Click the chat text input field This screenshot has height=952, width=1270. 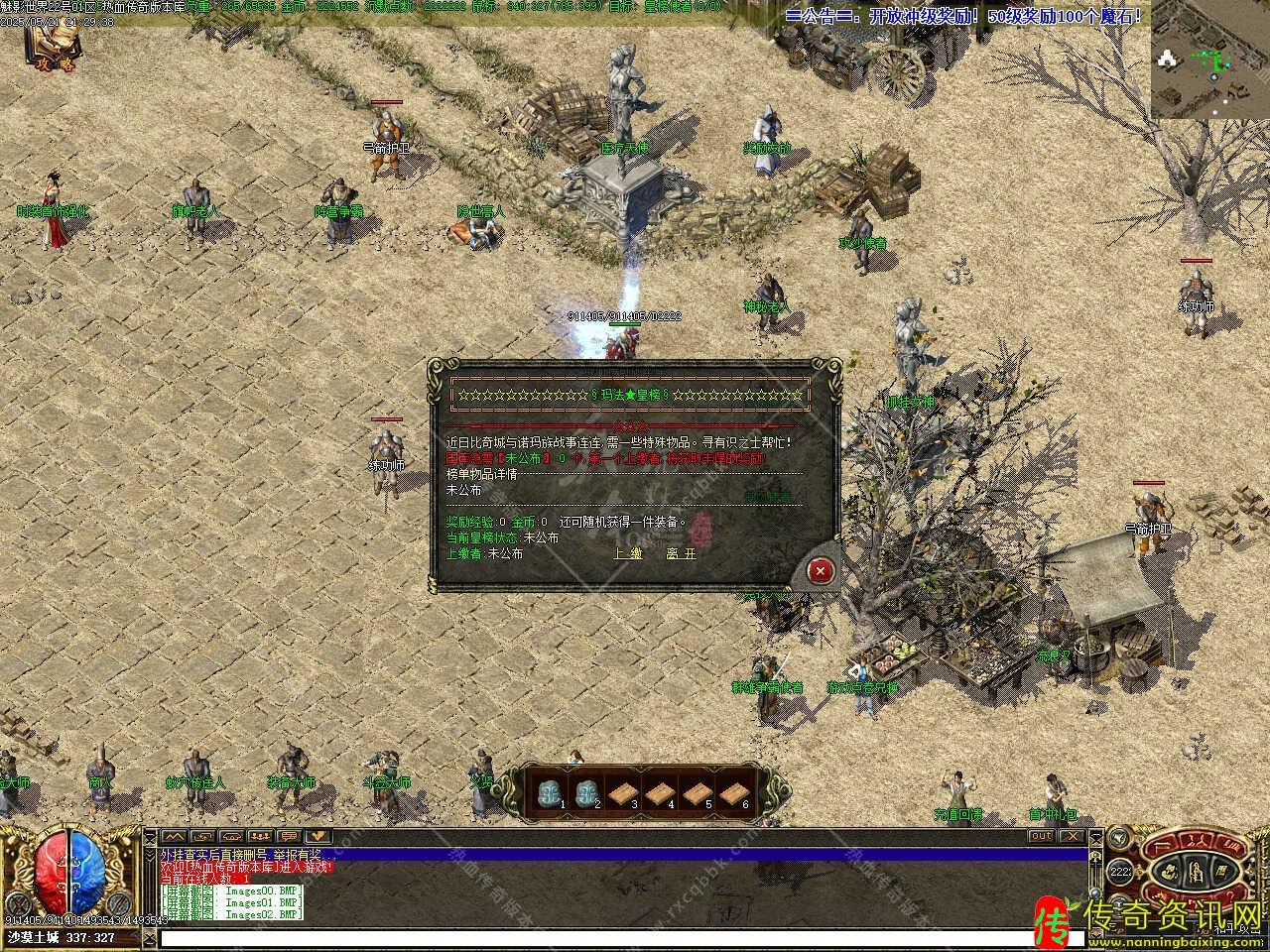(615, 937)
